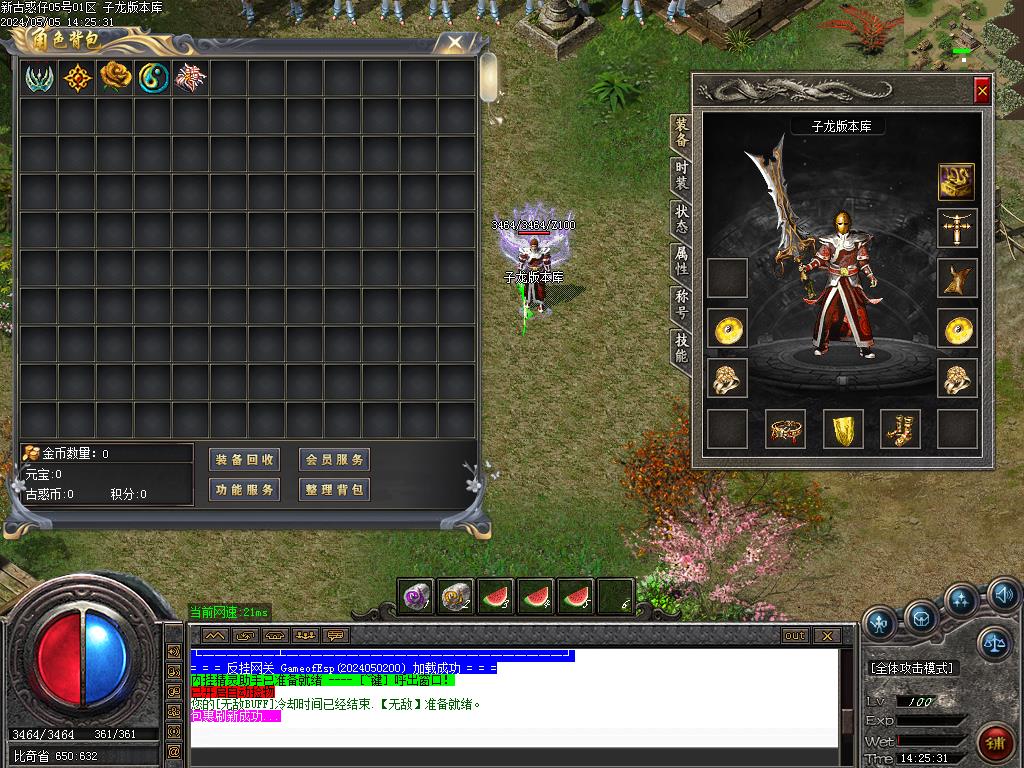Toggle the 全体攻击模式 attack mode

912,668
